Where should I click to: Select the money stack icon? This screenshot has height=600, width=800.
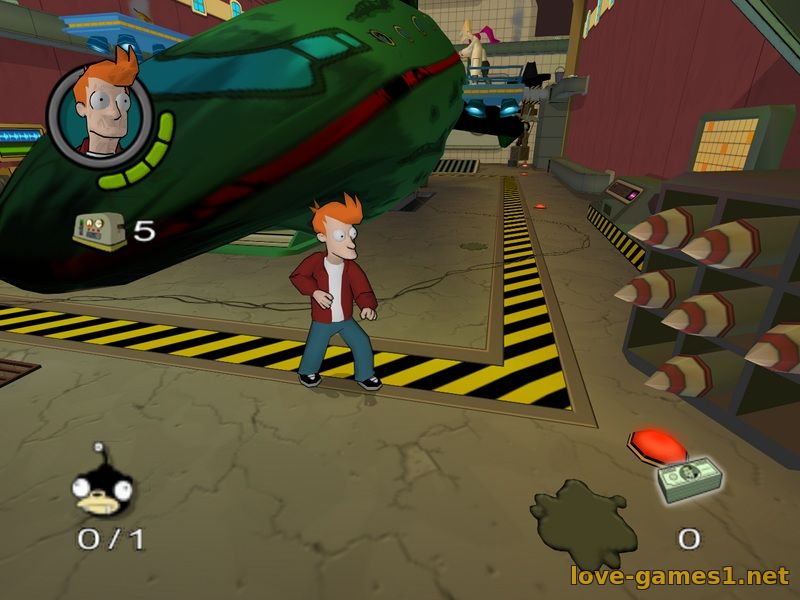pyautogui.click(x=689, y=478)
